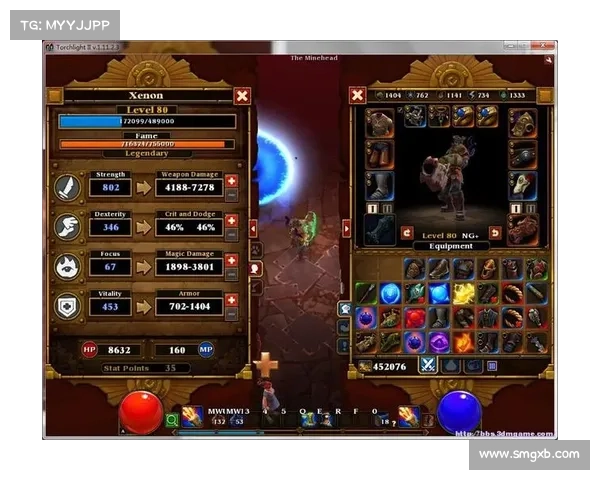Select the red gem item in inventory
Image resolution: width=600 pixels, height=480 pixels.
click(415, 318)
